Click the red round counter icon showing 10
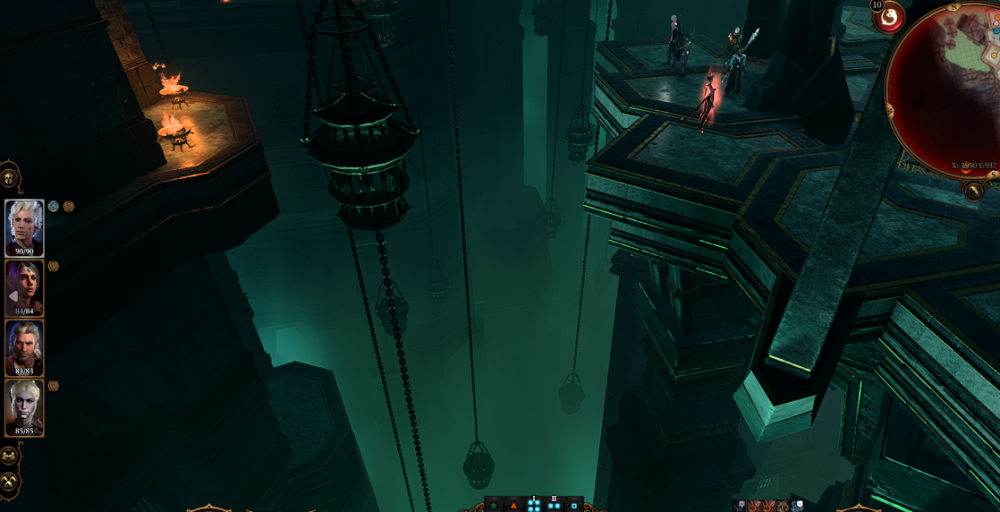Viewport: 1000px width, 512px height. coord(887,17)
